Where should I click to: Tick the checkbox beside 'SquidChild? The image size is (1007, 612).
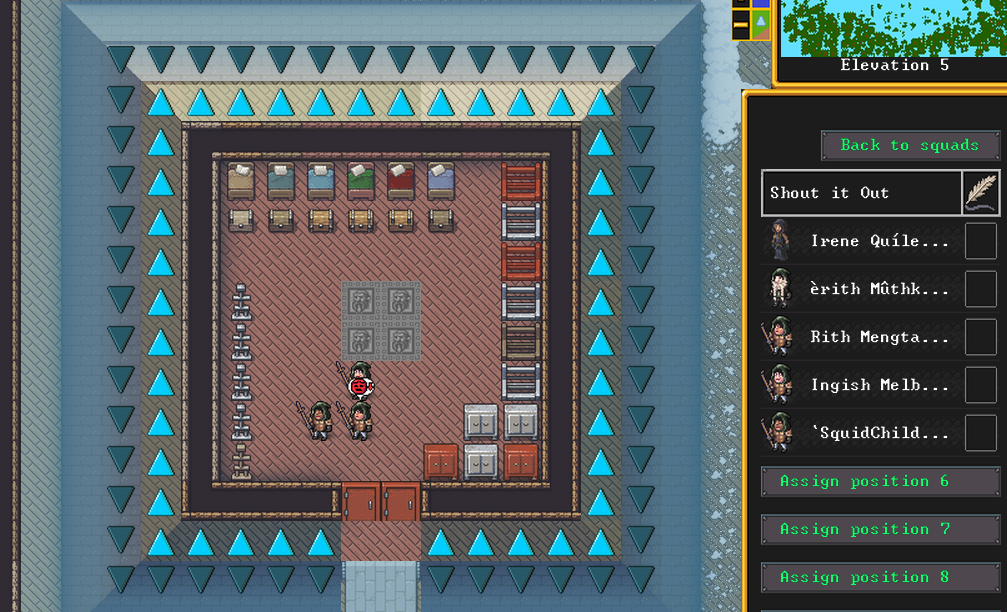[x=980, y=433]
